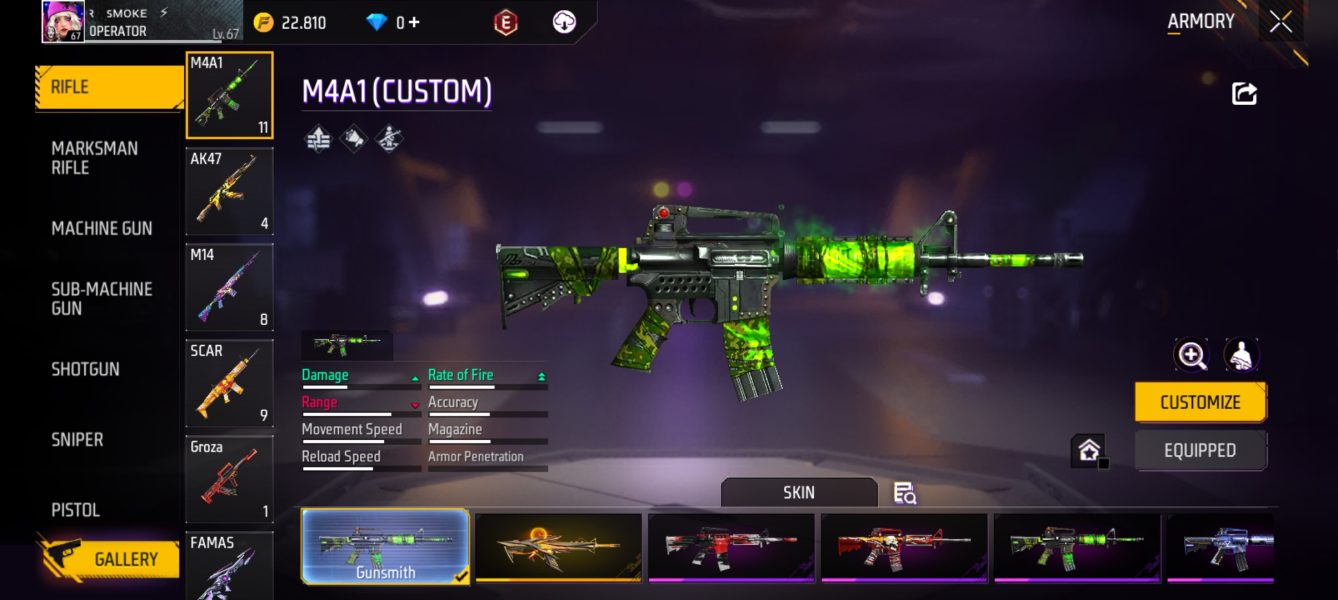Screen dimensions: 1338x600
Task: Open the weapon Gallery
Action: [x=112, y=559]
